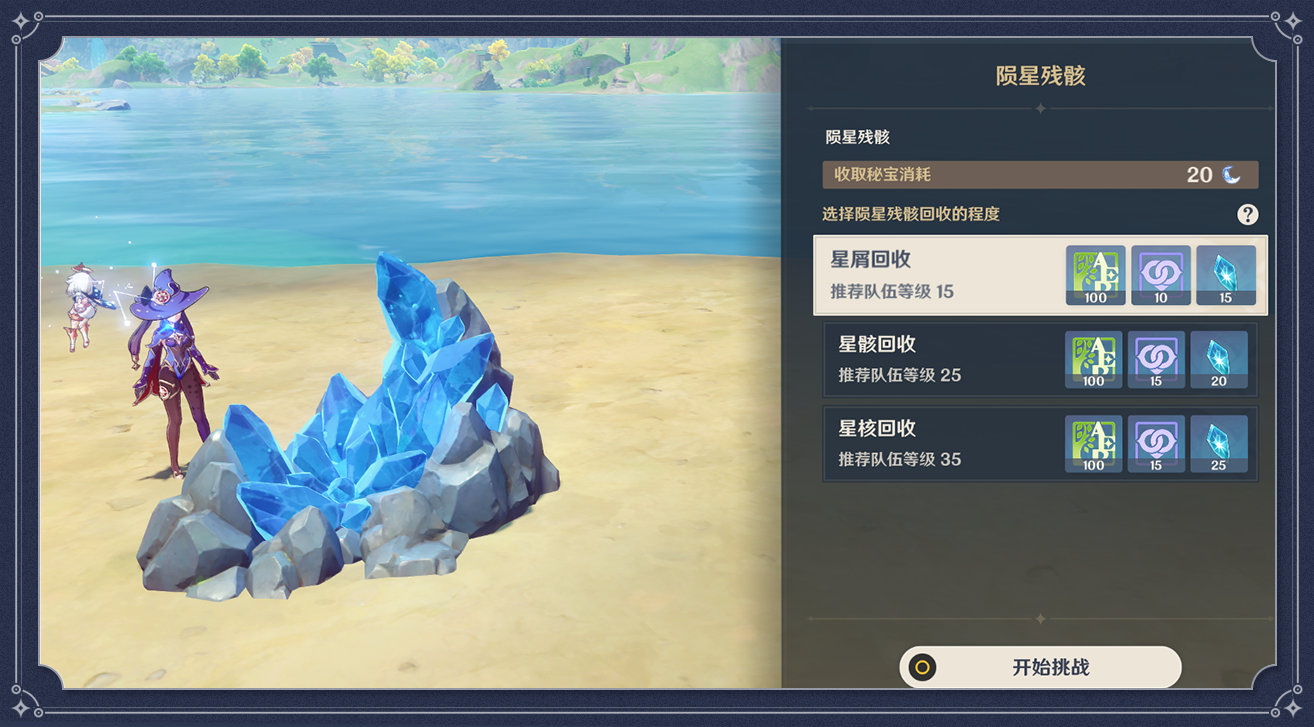This screenshot has width=1314, height=727.
Task: Click the 陨星残骸 panel title
Action: 1040,75
